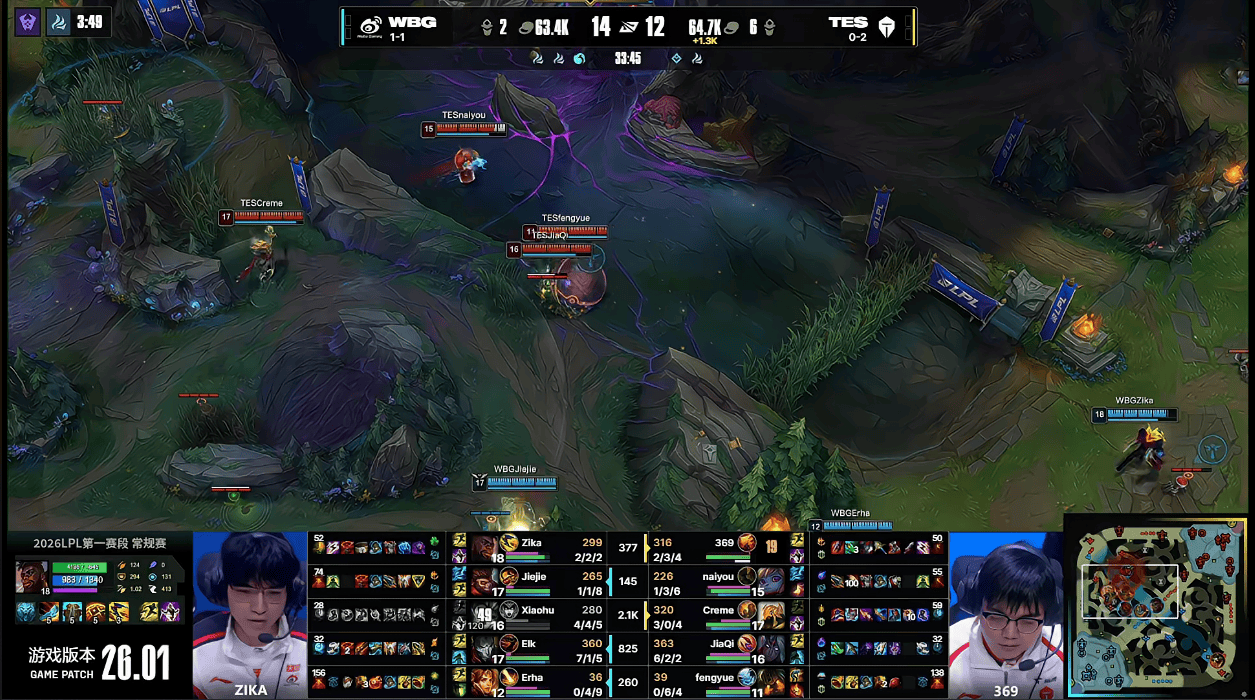Viewport: 1255px width, 700px height.
Task: Click the first ability icon in the stats panel
Action: 49,612
